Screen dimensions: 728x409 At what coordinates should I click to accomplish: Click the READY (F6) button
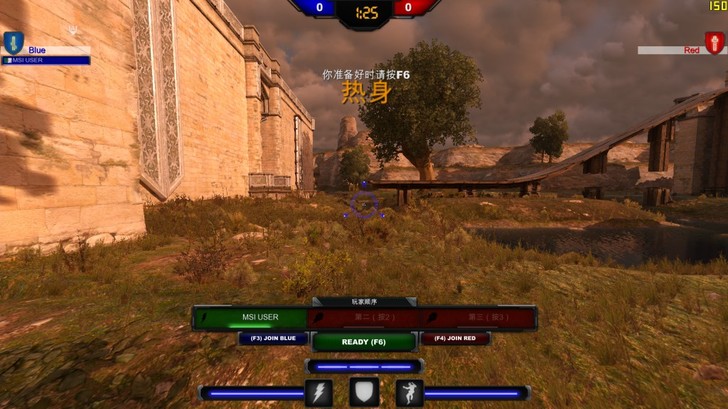364,341
